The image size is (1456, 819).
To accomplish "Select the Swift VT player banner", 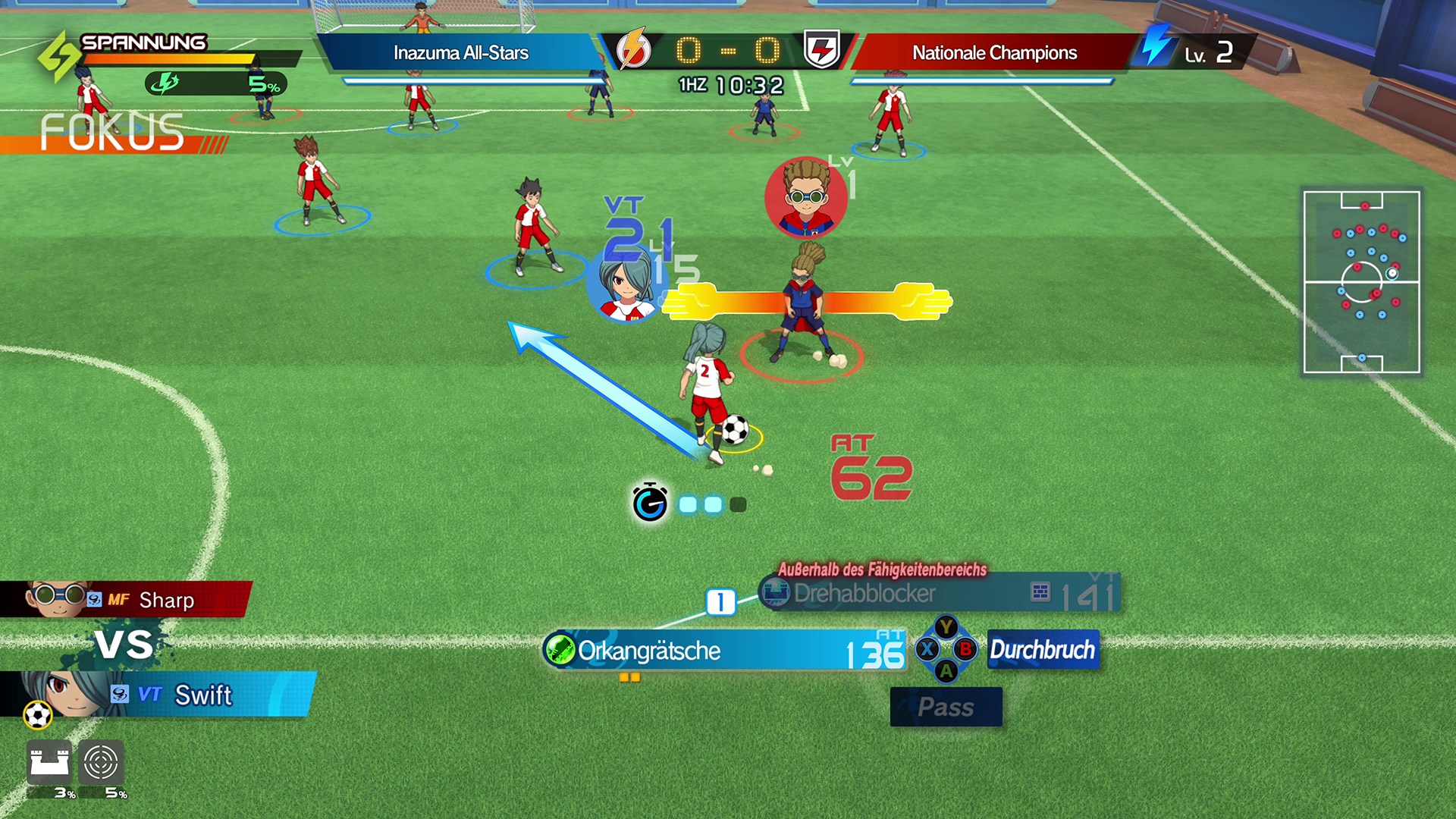I will (x=159, y=695).
